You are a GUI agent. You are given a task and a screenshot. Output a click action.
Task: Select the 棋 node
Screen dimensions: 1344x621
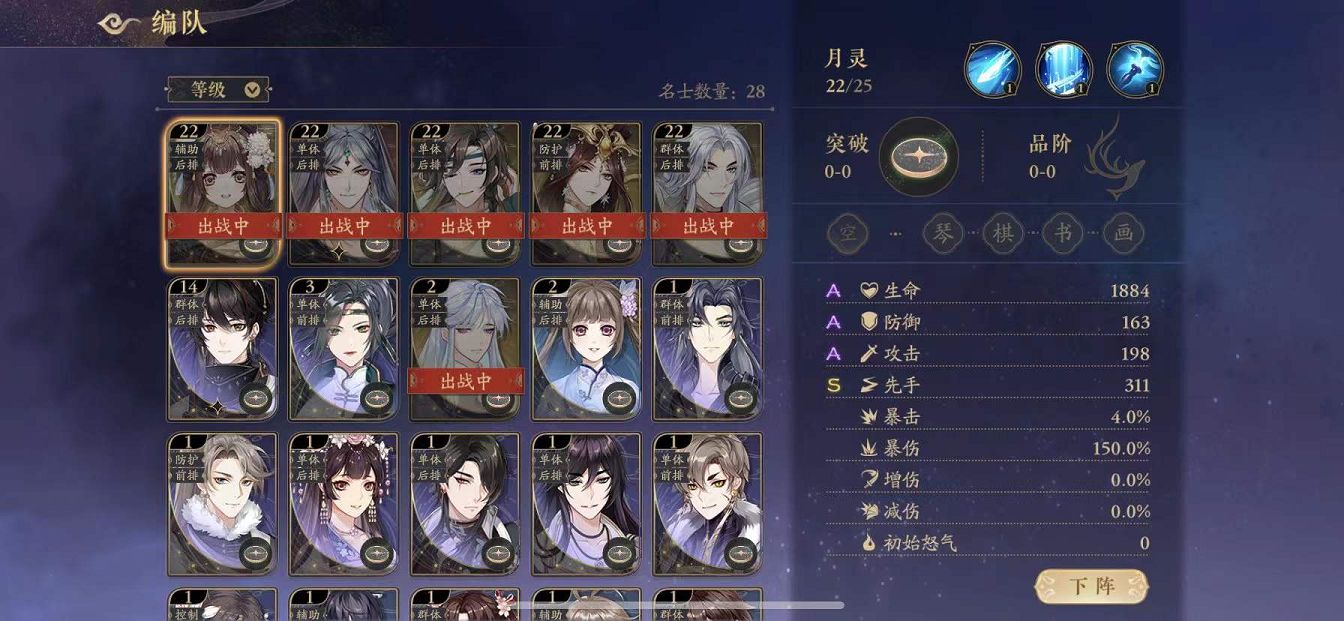[1002, 234]
